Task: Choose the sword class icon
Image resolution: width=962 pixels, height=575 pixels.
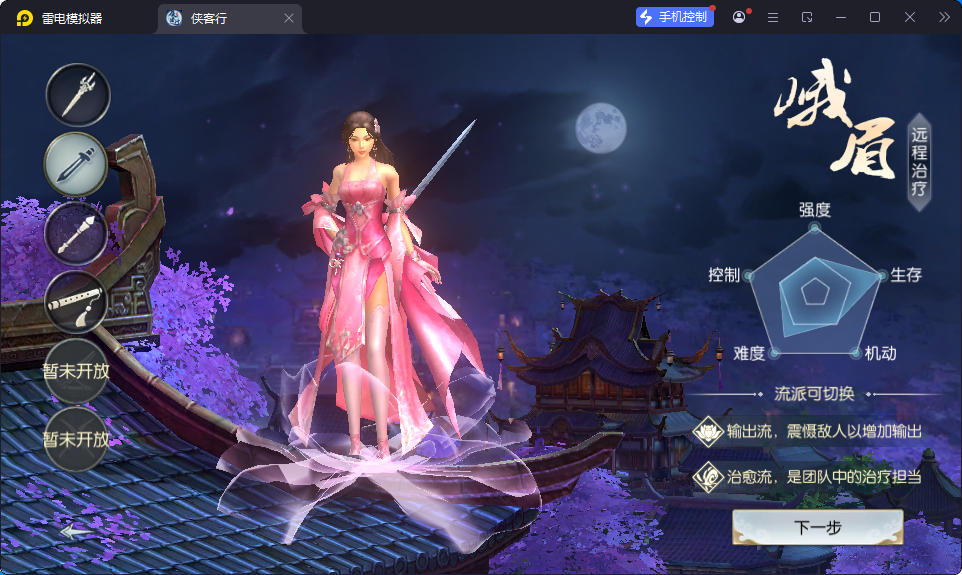Action: coord(76,164)
